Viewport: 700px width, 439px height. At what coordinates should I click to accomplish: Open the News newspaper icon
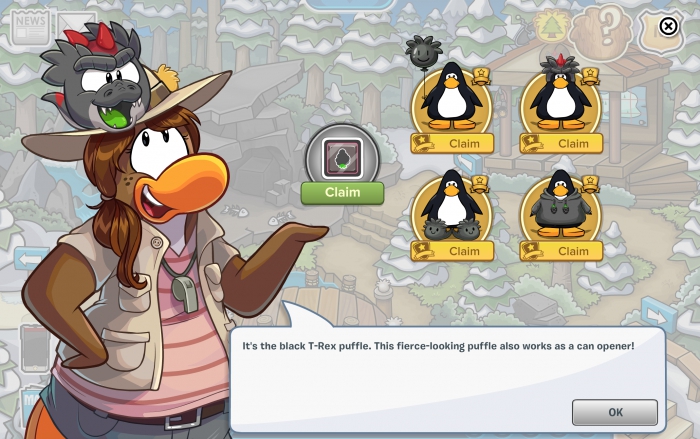pyautogui.click(x=30, y=25)
